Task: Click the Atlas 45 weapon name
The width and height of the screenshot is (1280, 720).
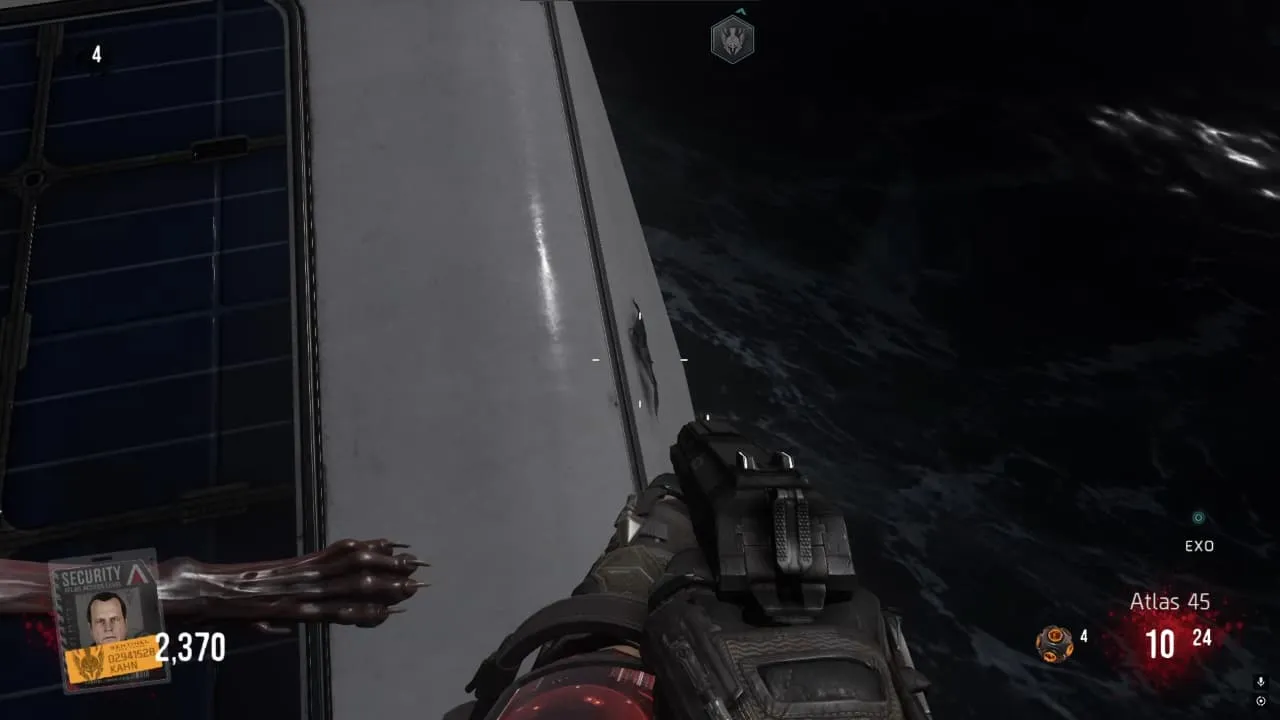Action: 1170,601
